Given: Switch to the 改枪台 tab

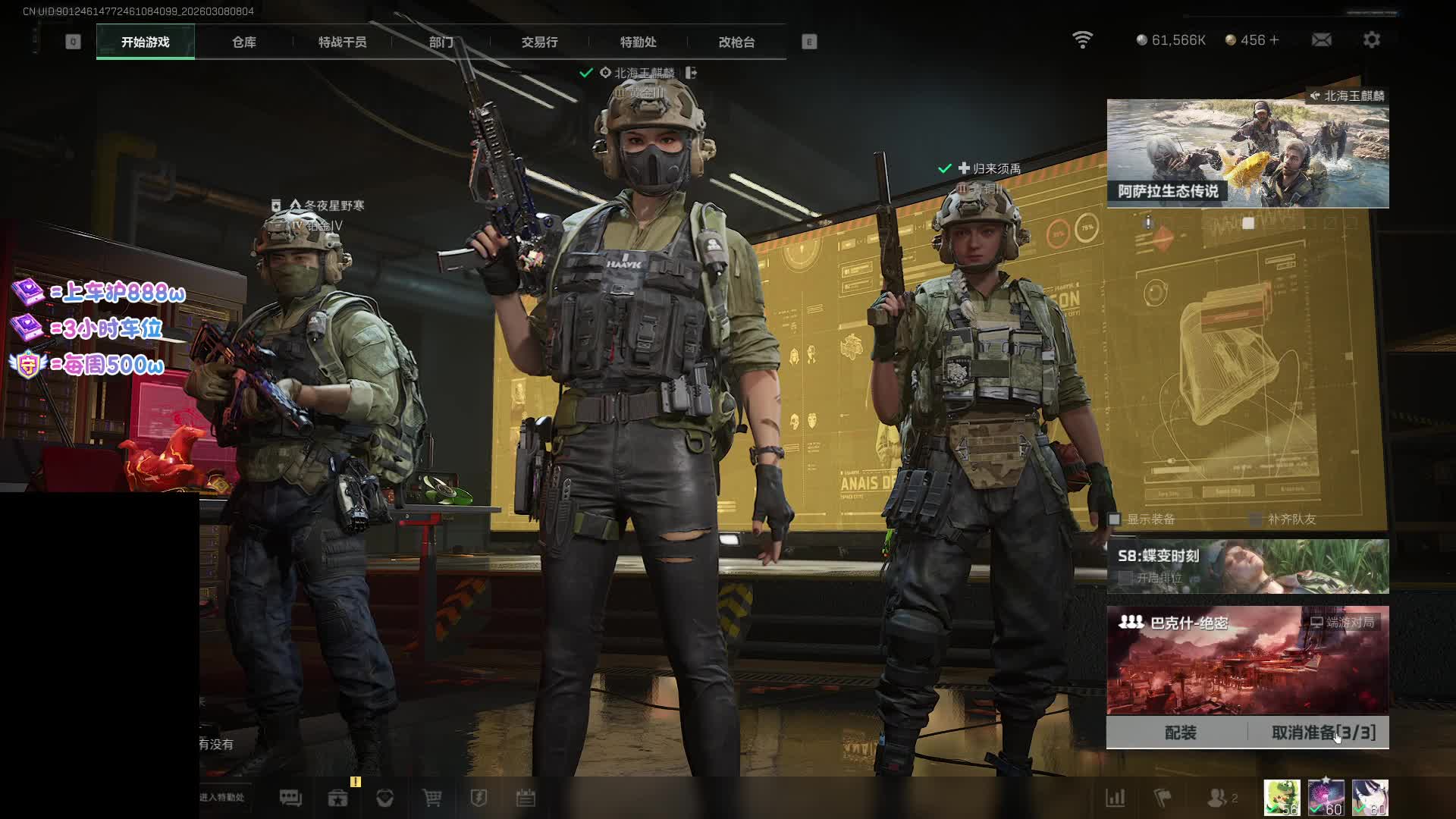Looking at the screenshot, I should coord(736,42).
